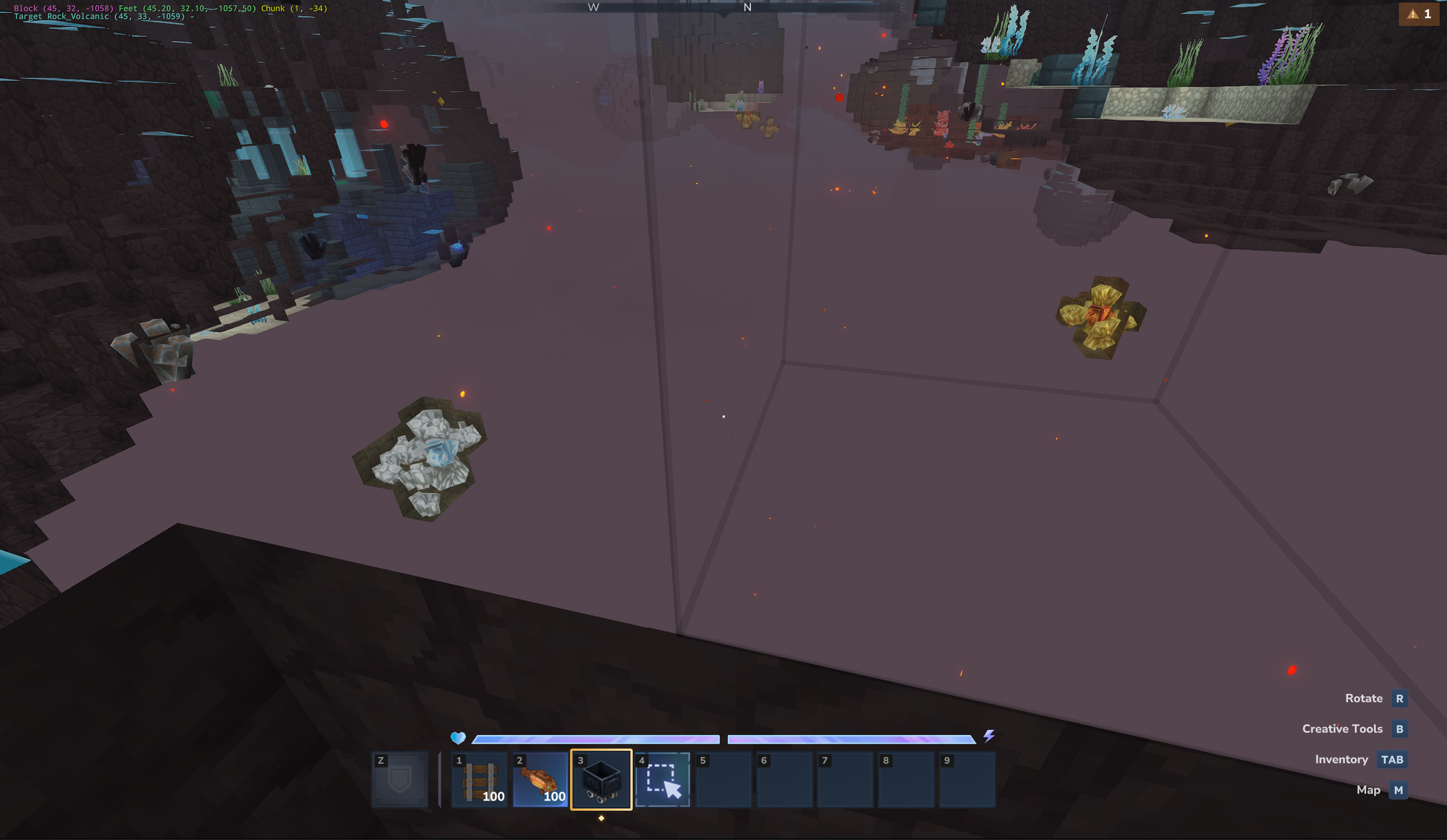Select the rail track stack in slot 1
The height and width of the screenshot is (840, 1447).
[479, 780]
